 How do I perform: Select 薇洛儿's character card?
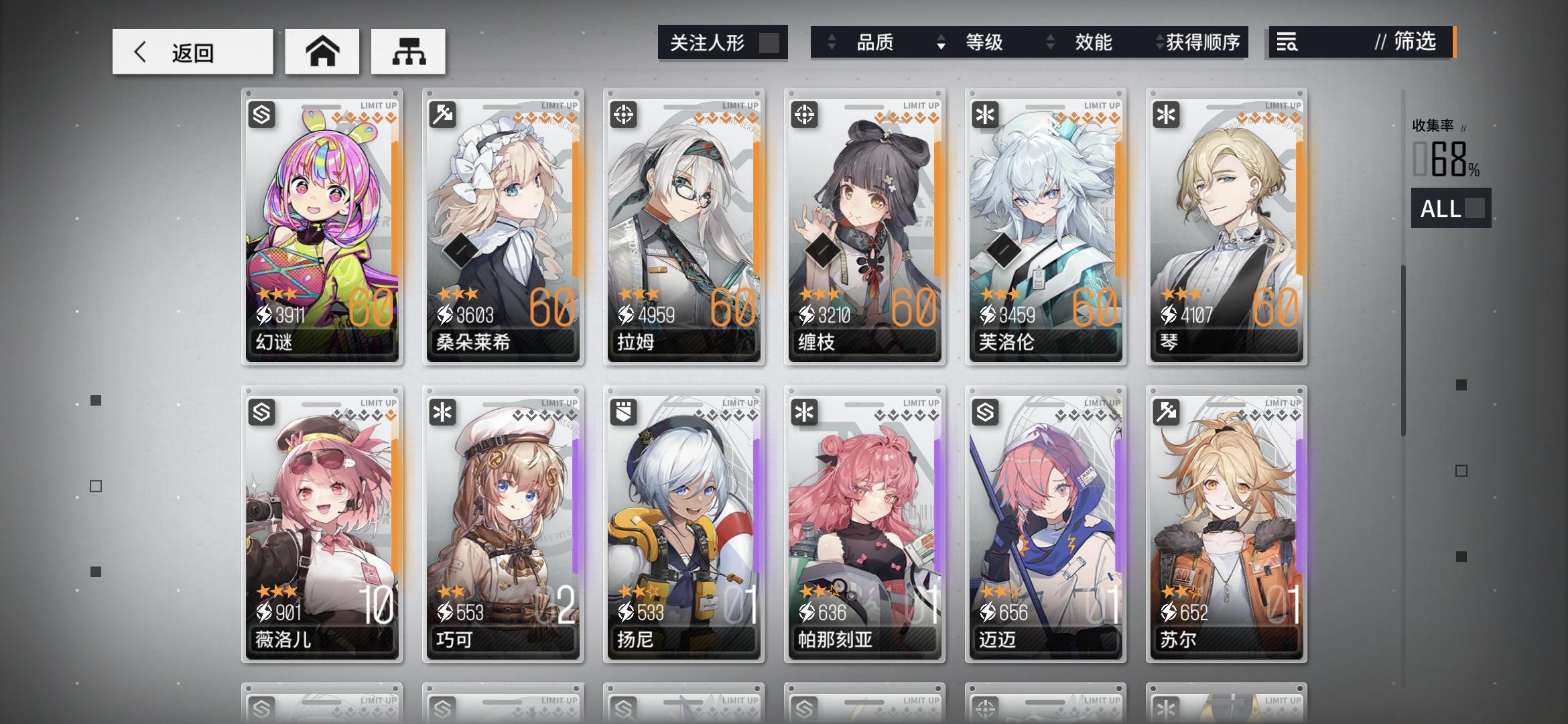click(x=322, y=523)
